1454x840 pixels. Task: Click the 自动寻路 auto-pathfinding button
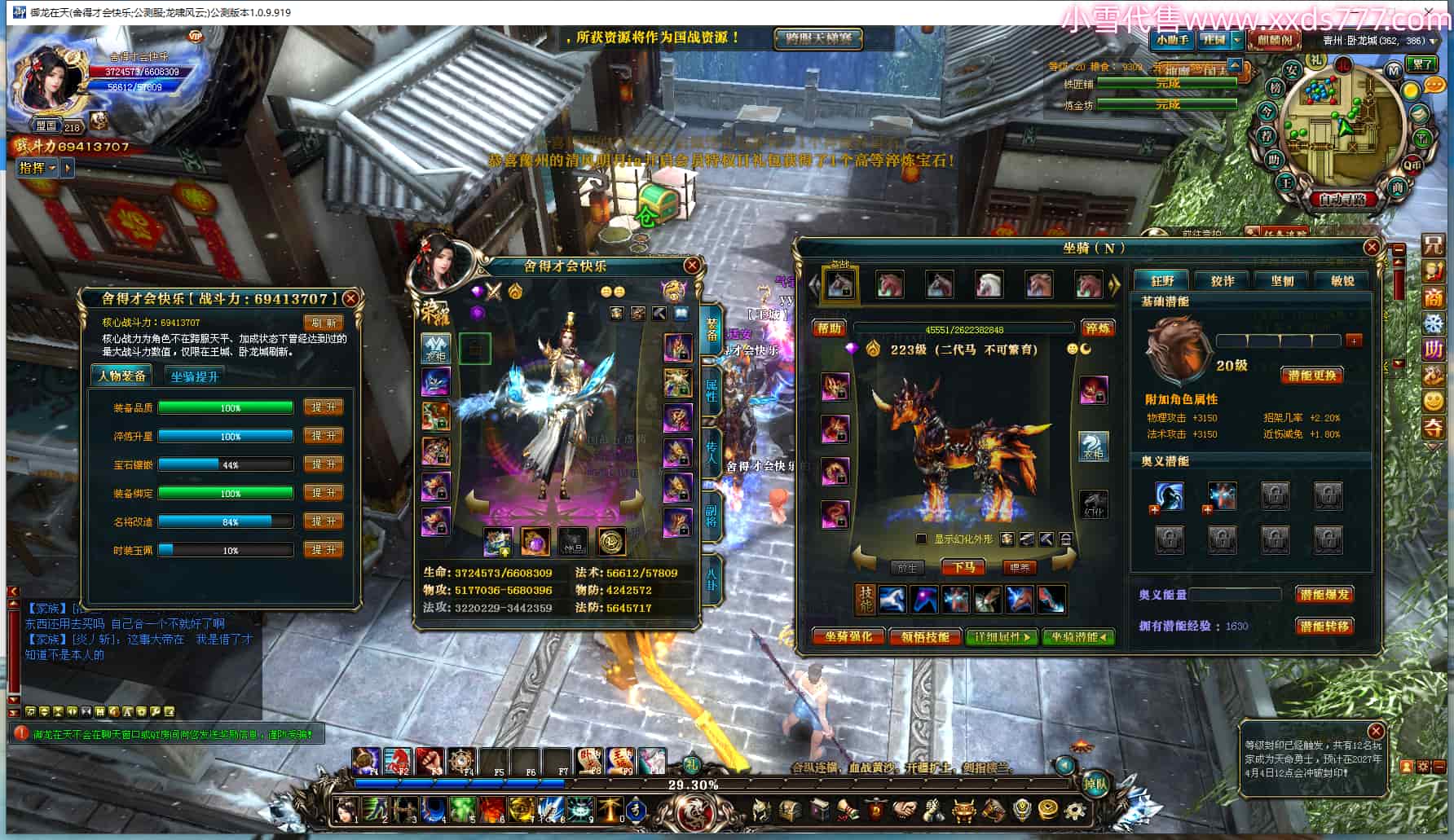point(1342,199)
